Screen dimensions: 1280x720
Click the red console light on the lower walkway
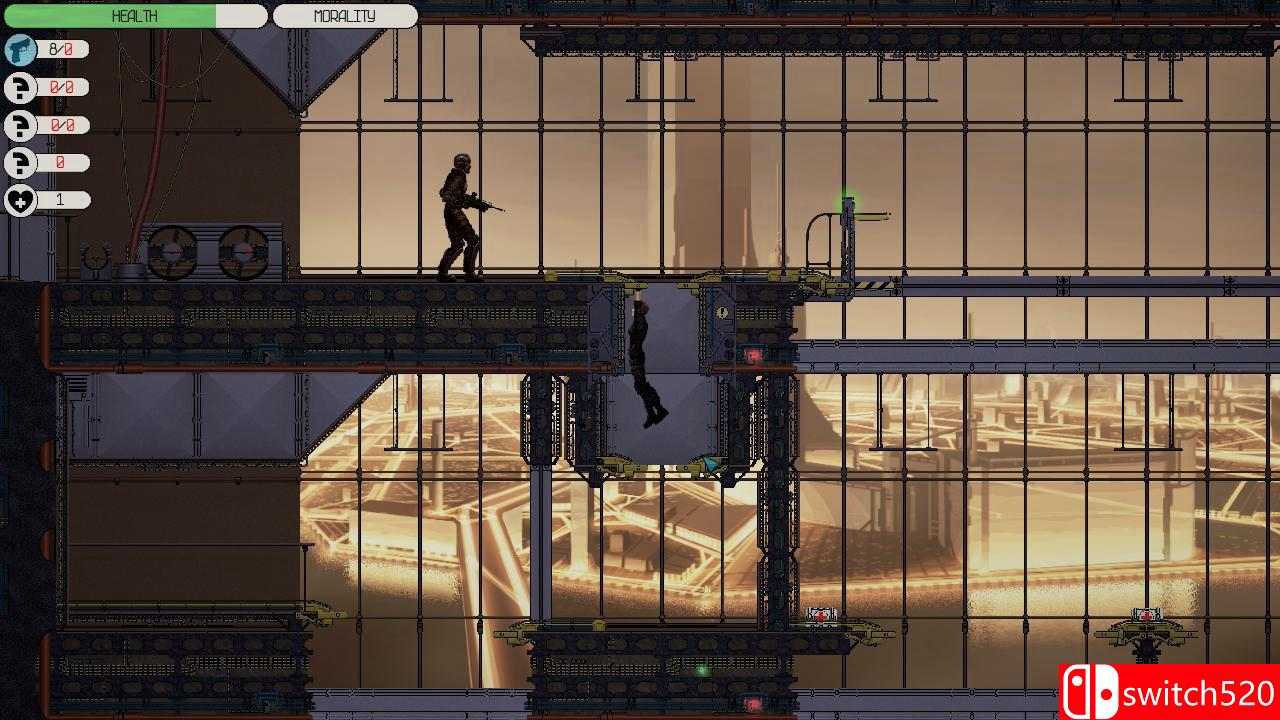820,615
